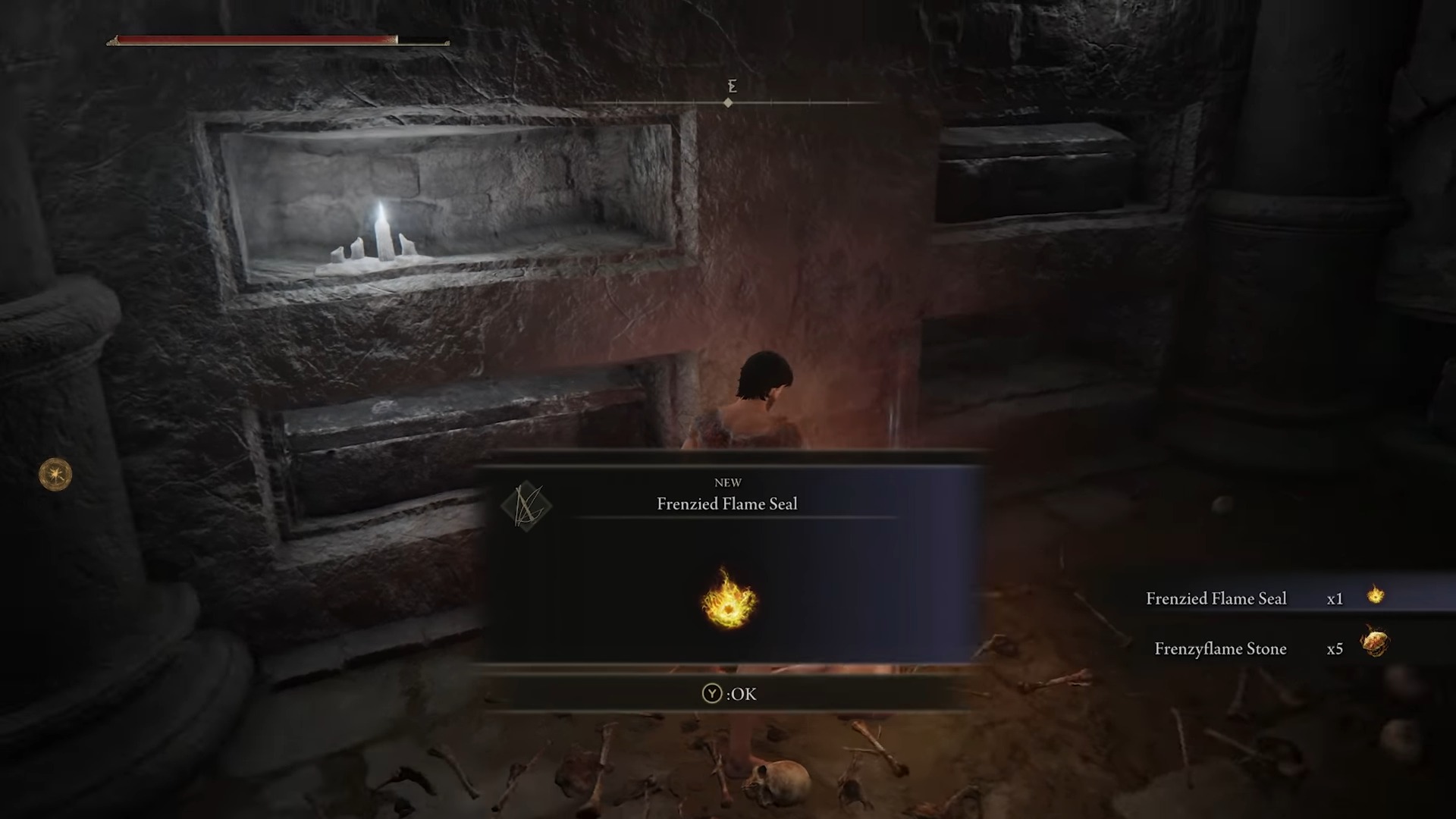Expand the Frenzyflame Stone pickup entry

point(1220,648)
